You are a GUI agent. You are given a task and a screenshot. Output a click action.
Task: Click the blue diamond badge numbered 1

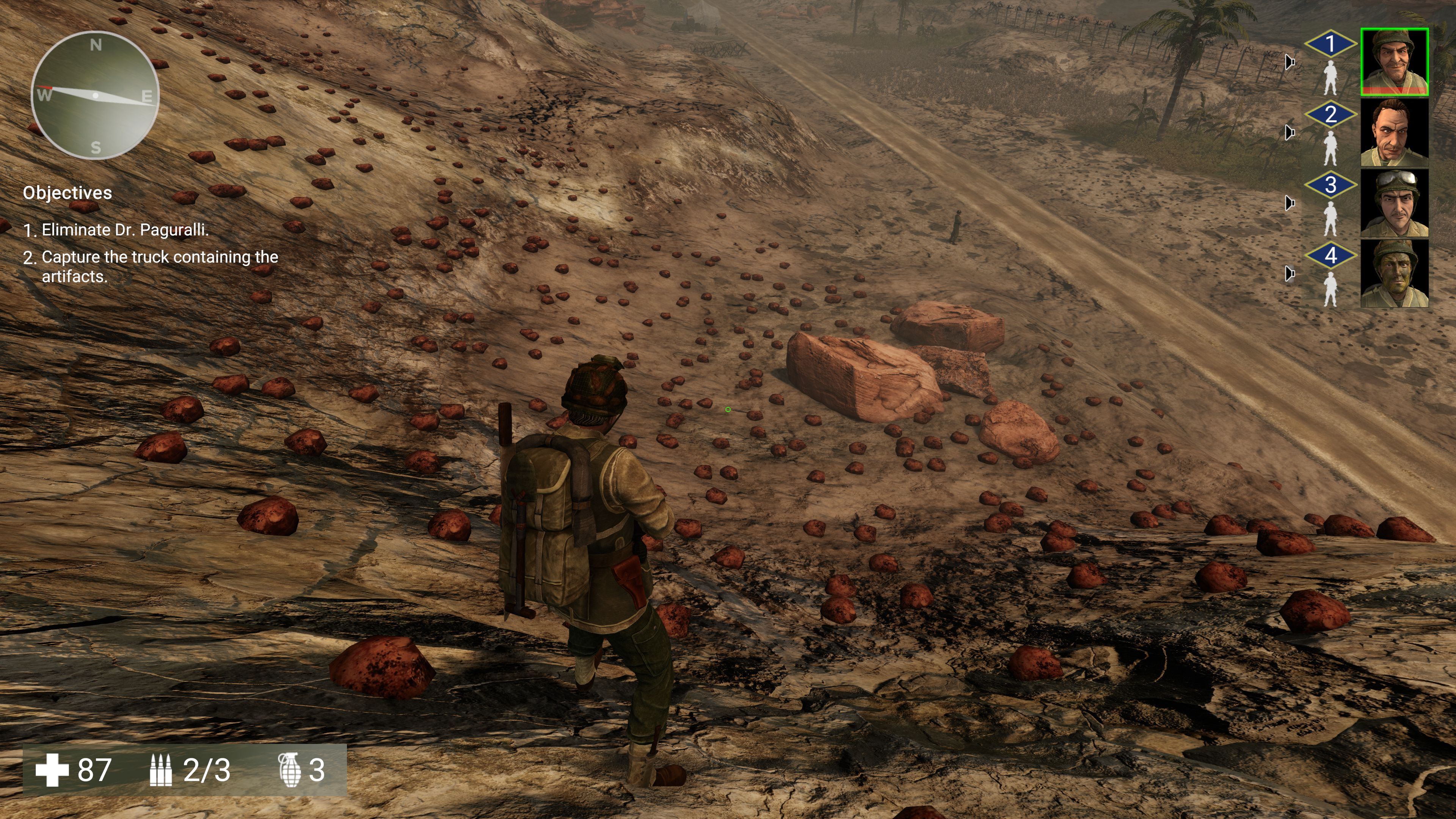(1330, 44)
